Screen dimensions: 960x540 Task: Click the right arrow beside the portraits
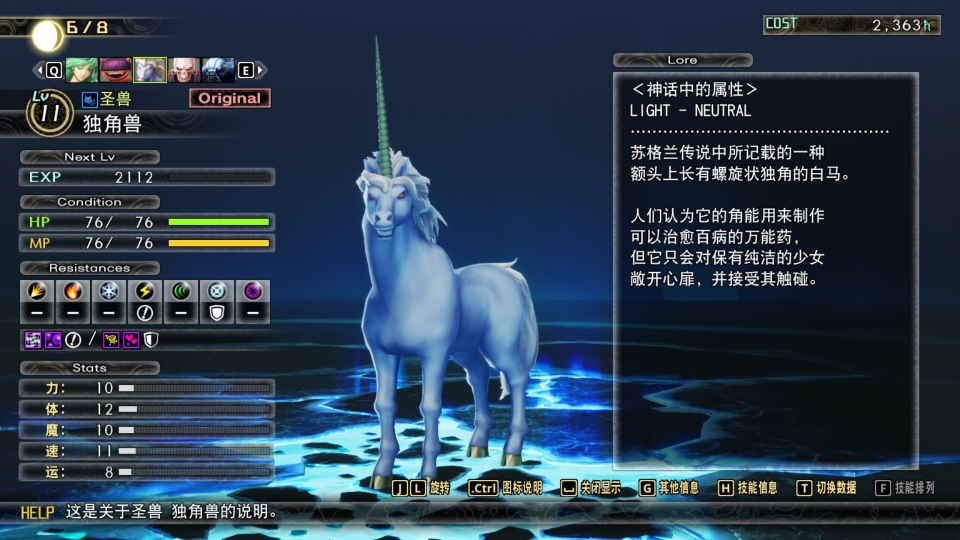click(x=260, y=70)
